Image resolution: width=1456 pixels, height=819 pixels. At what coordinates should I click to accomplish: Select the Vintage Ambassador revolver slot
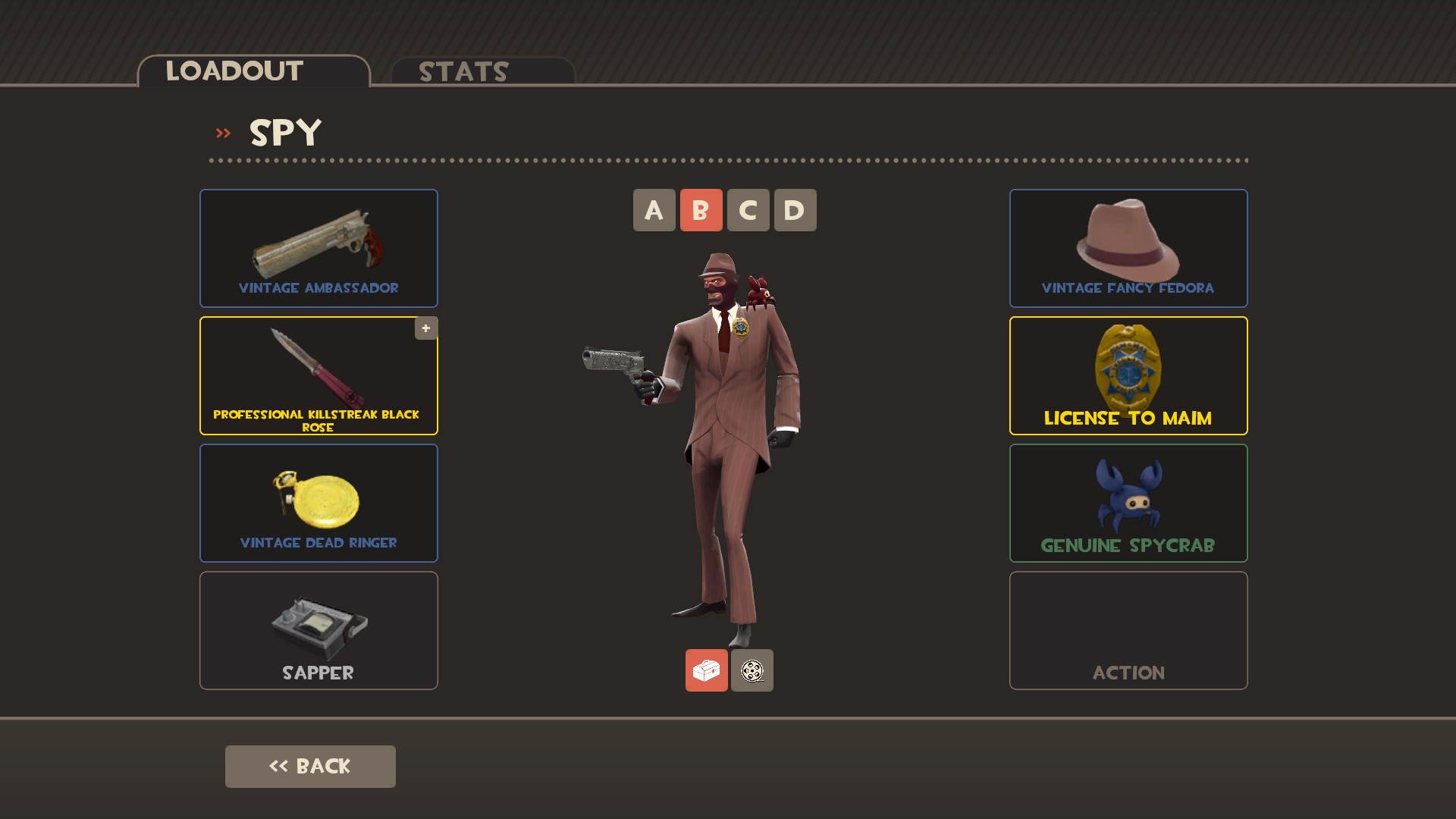tap(318, 248)
